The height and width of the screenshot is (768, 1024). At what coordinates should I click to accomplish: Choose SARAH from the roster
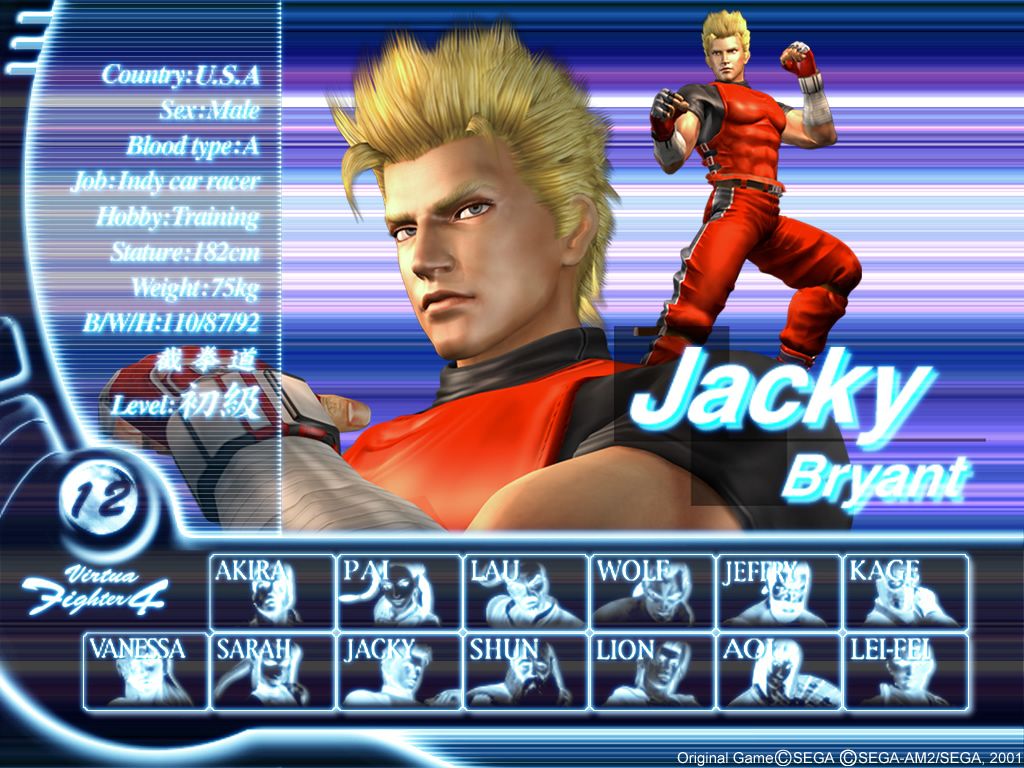click(x=272, y=671)
